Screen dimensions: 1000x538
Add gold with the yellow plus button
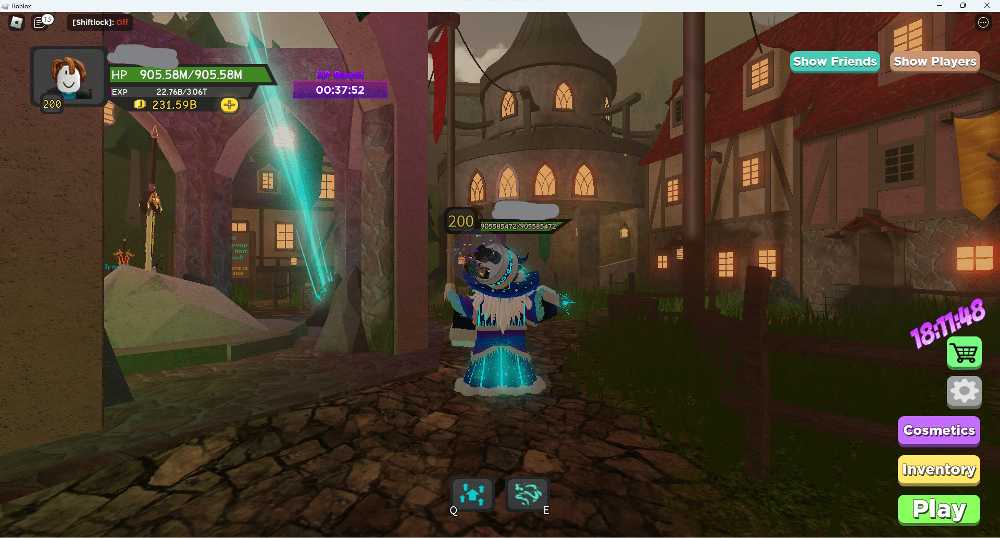click(229, 104)
